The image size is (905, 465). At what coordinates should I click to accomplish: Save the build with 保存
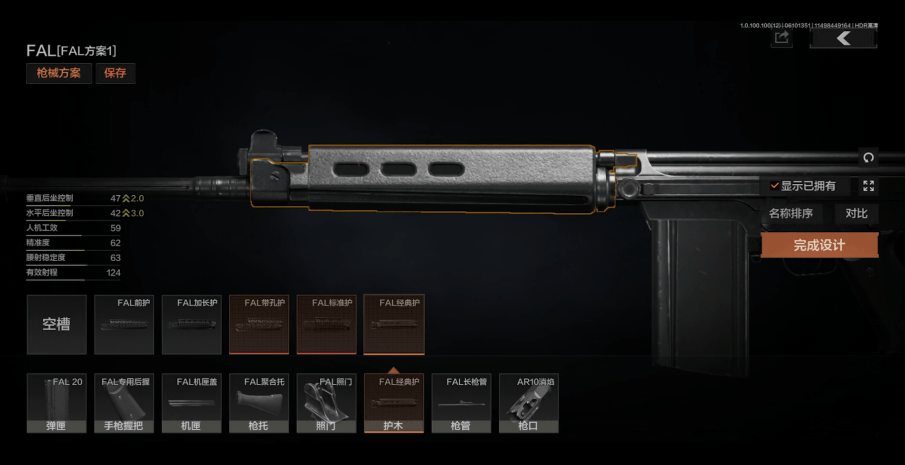[115, 73]
